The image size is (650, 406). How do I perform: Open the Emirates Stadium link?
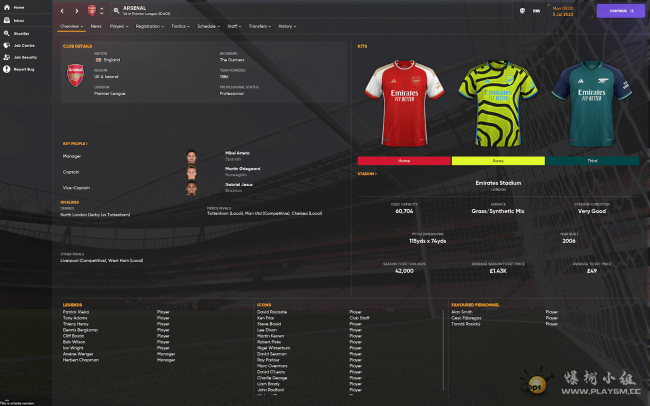pos(498,183)
